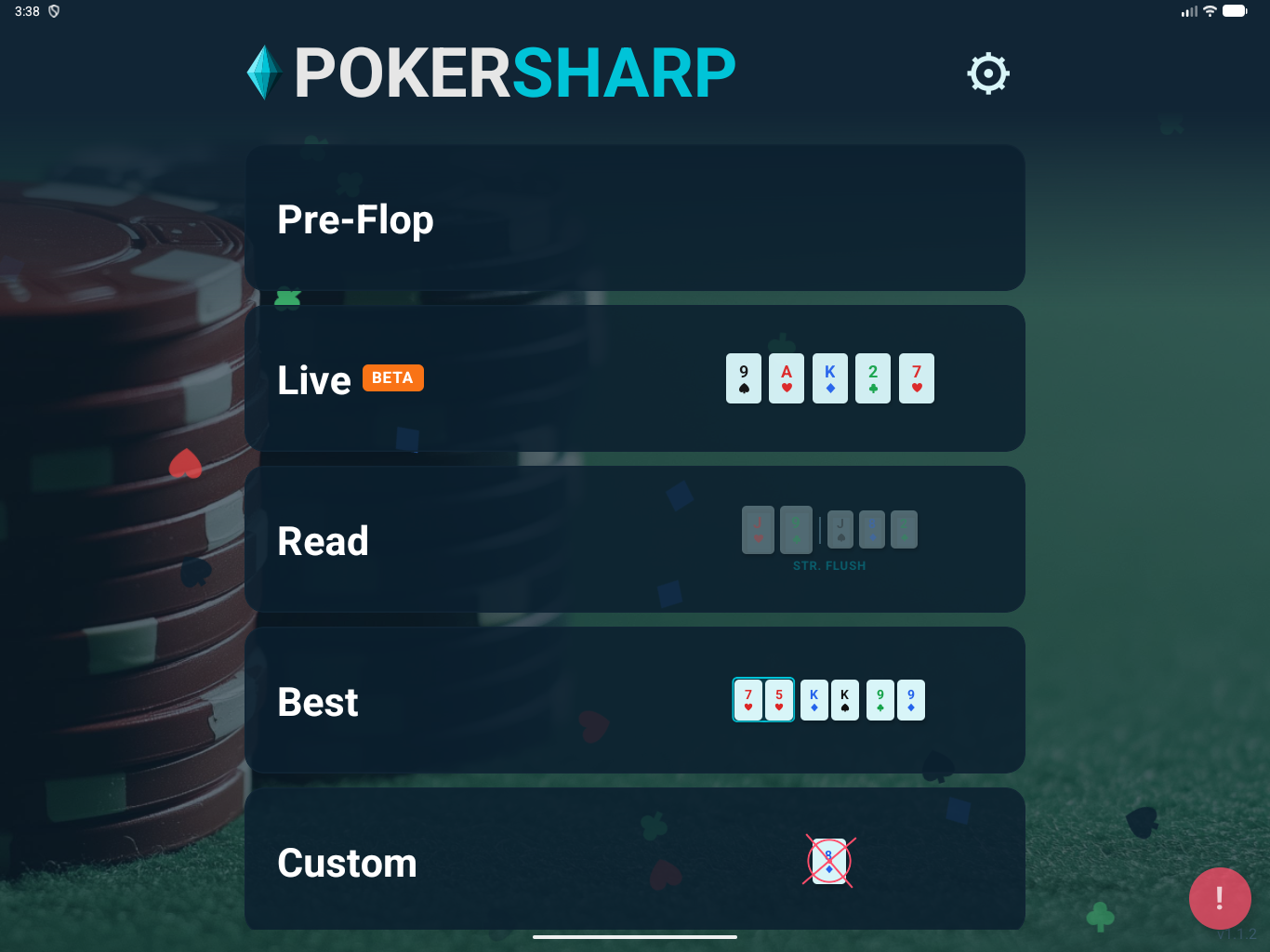The height and width of the screenshot is (952, 1270).
Task: Start the Live BETA mode
Action: click(634, 378)
